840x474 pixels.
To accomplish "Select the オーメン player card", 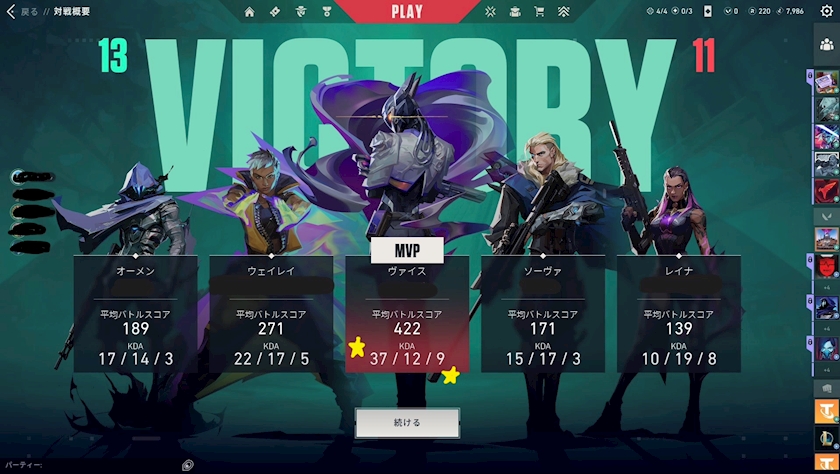I will tap(134, 314).
